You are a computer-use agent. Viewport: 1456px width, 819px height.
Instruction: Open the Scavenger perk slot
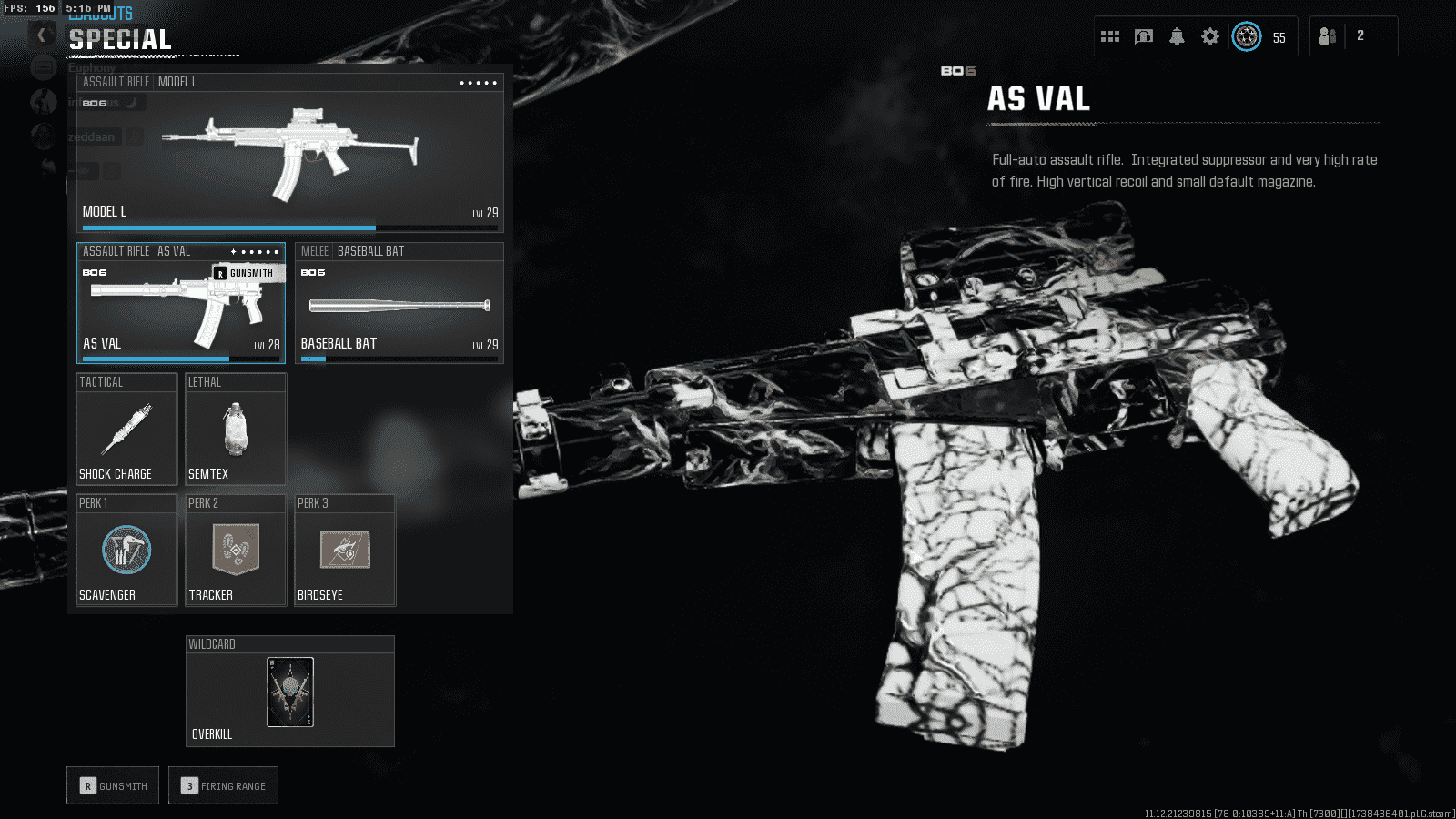pos(126,551)
